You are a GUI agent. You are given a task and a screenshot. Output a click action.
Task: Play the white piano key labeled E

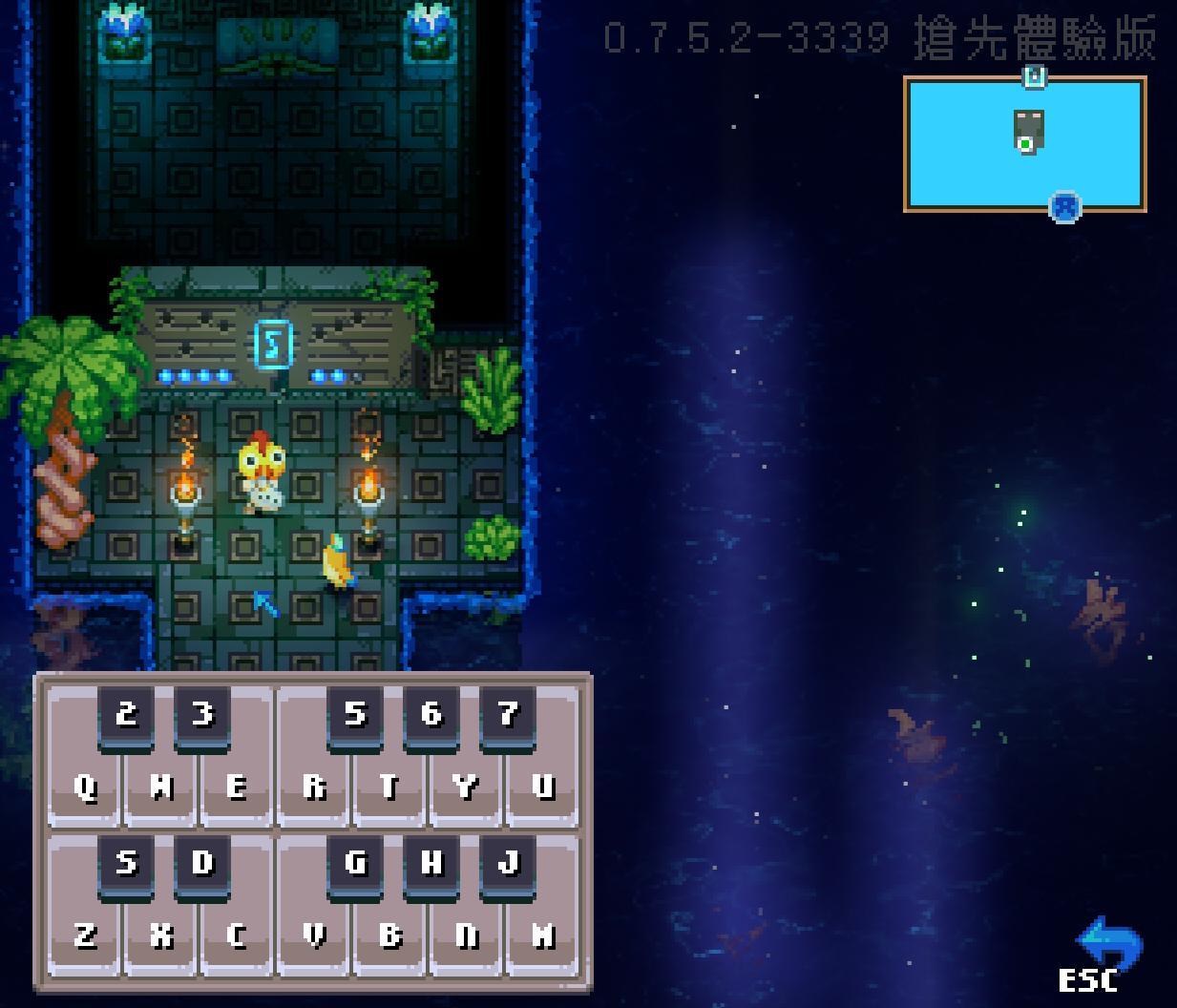(237, 788)
